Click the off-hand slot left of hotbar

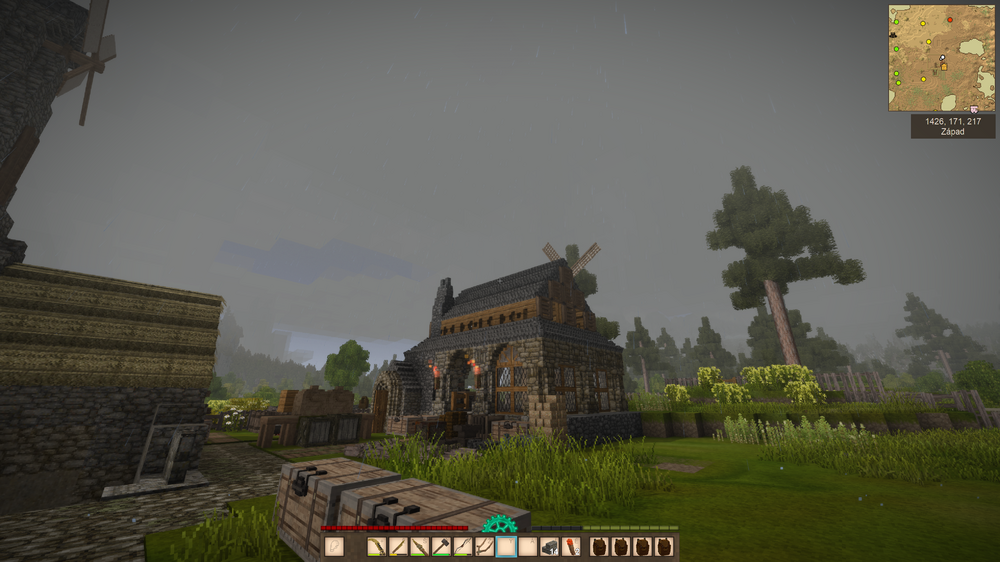335,547
